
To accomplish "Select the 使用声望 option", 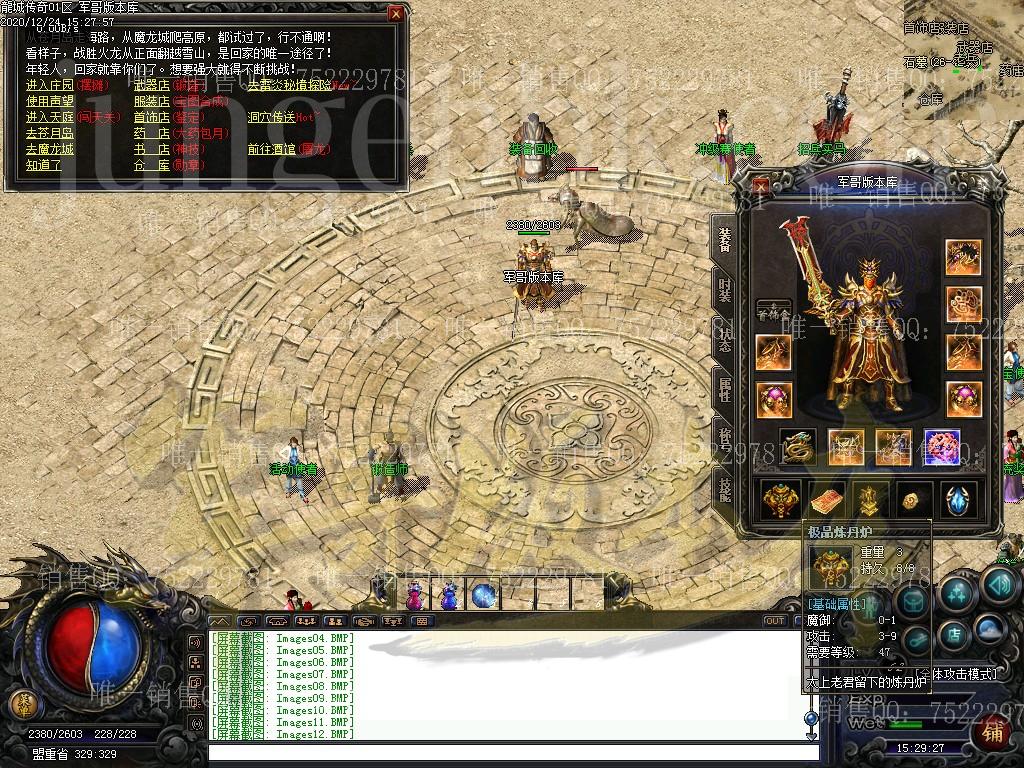I will 50,101.
